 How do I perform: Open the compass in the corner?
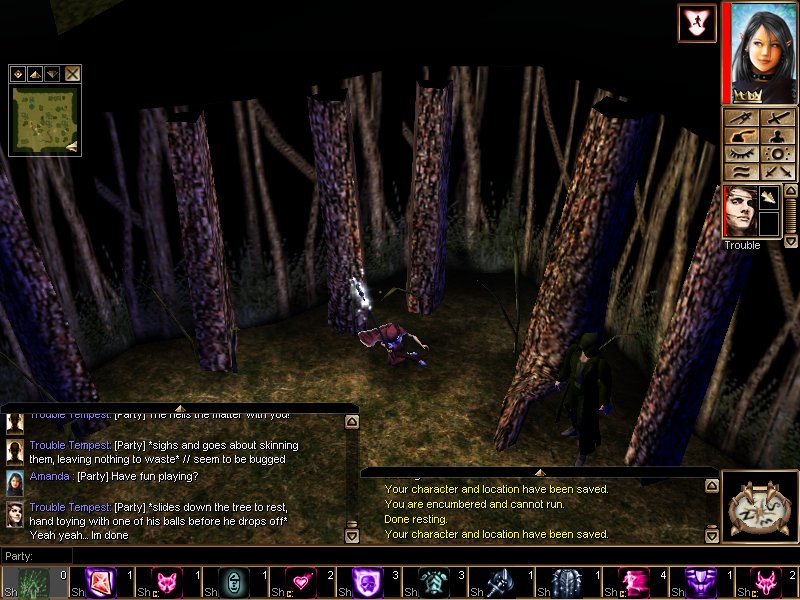(759, 509)
